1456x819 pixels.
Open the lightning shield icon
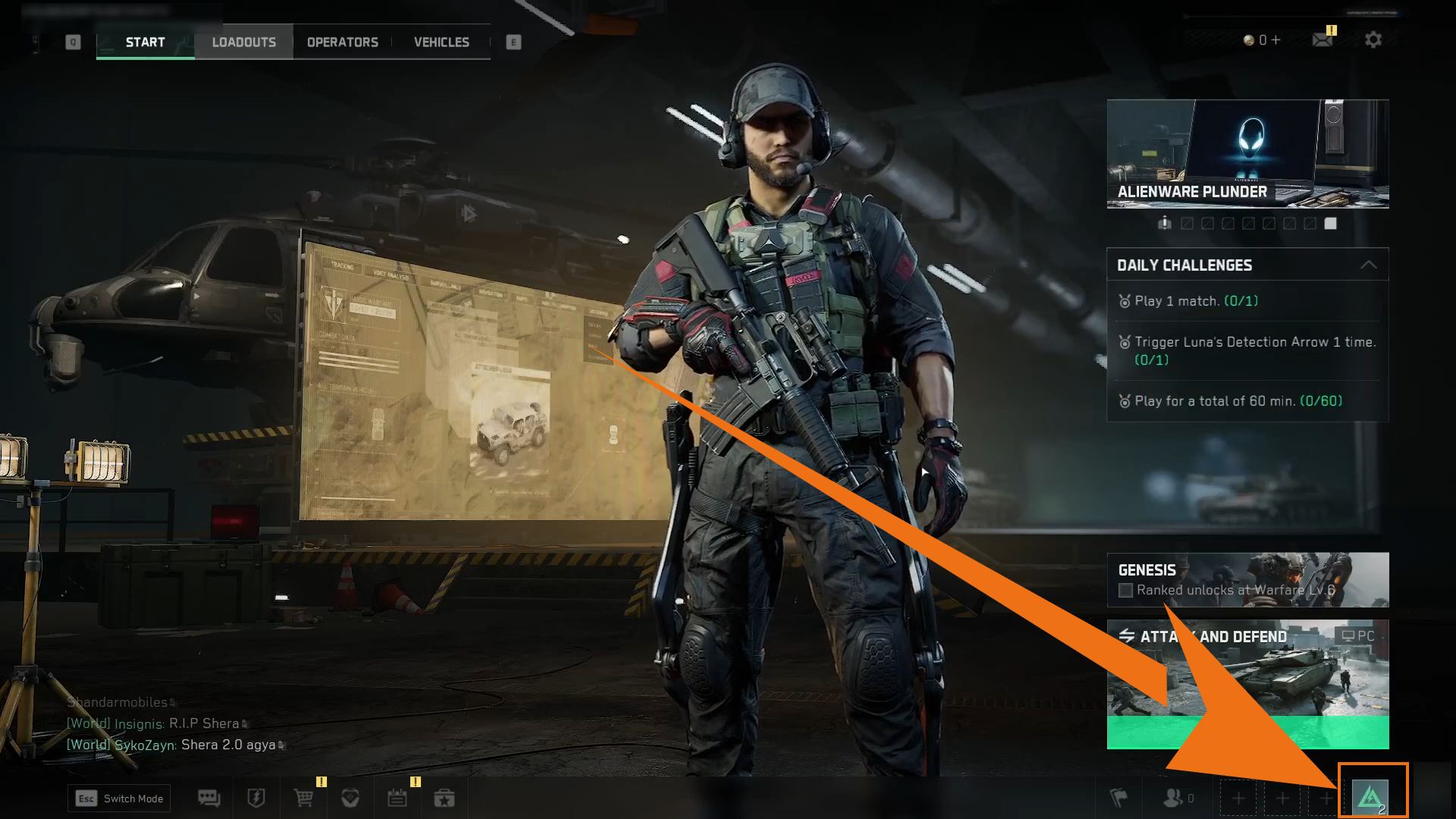(256, 799)
